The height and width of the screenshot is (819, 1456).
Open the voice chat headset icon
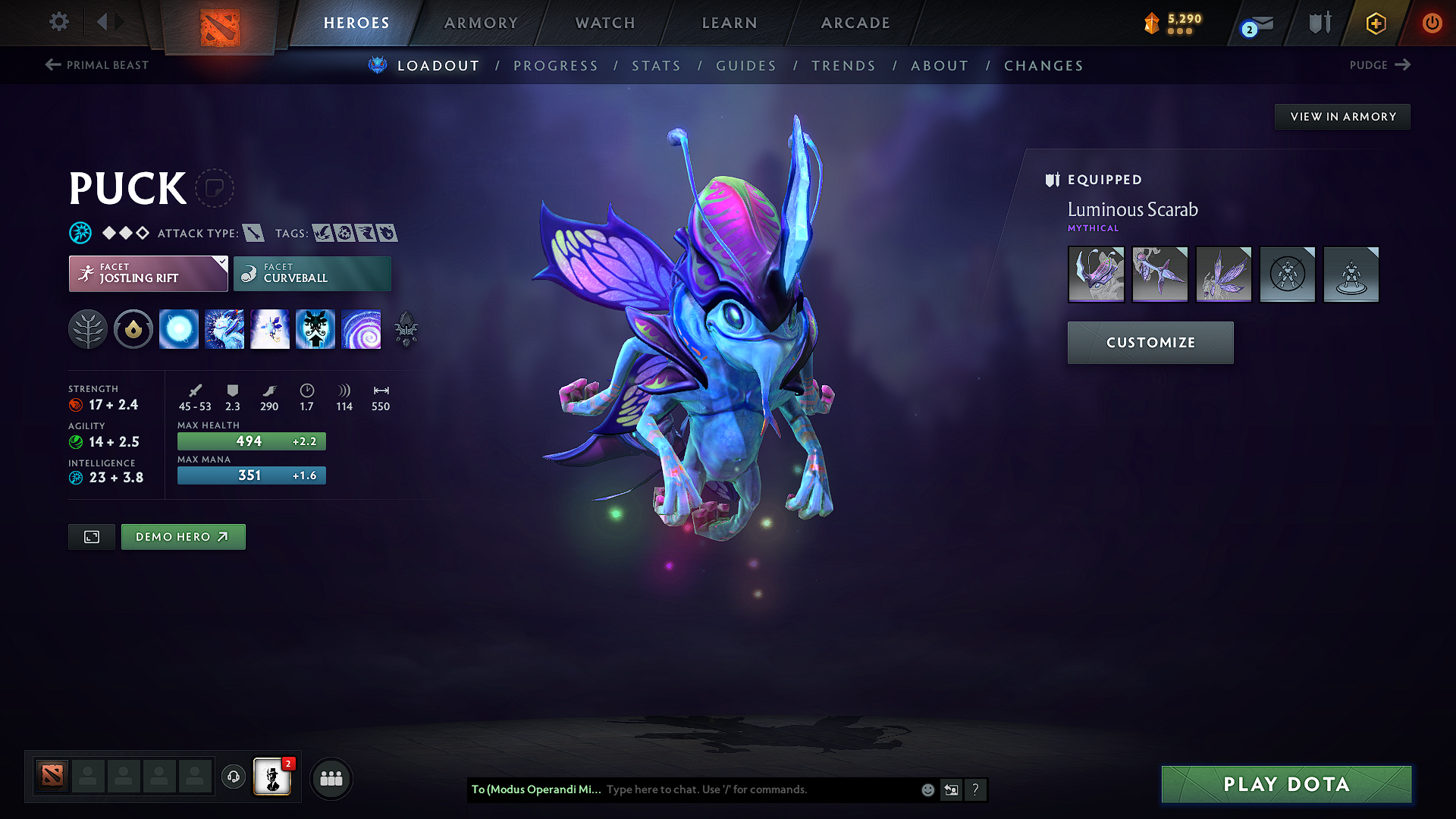click(x=233, y=777)
